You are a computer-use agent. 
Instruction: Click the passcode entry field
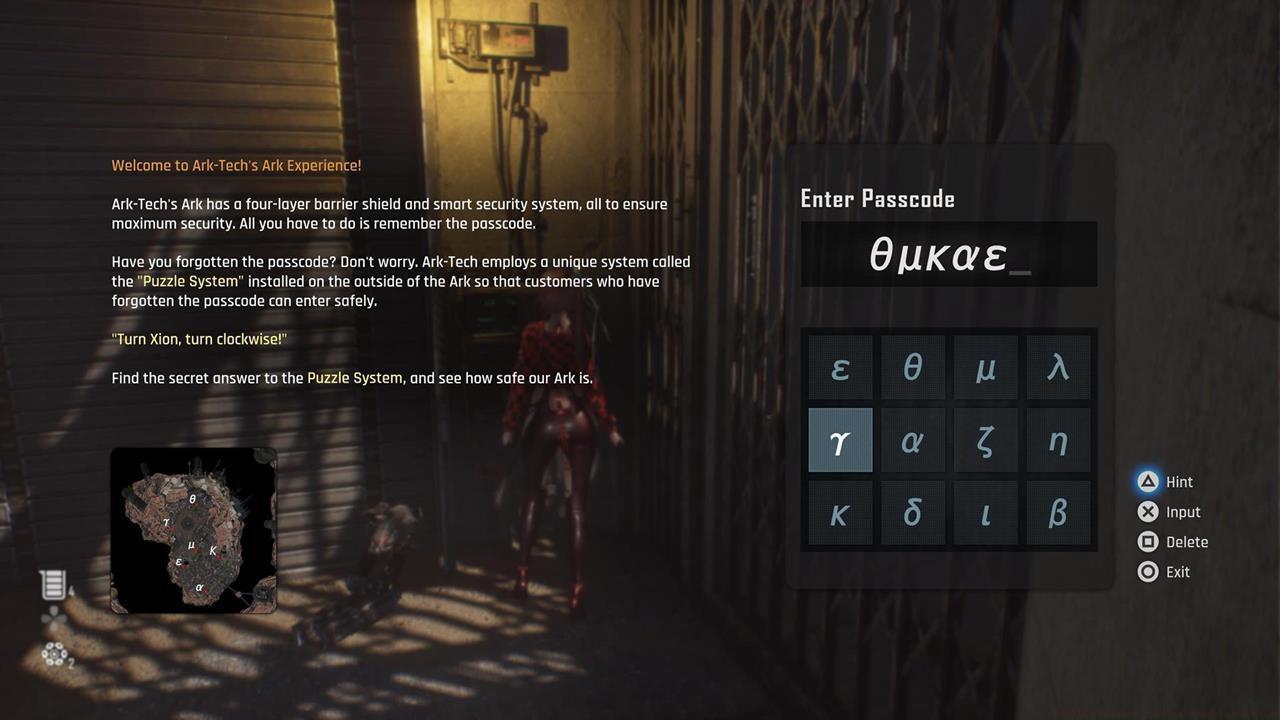click(x=948, y=253)
